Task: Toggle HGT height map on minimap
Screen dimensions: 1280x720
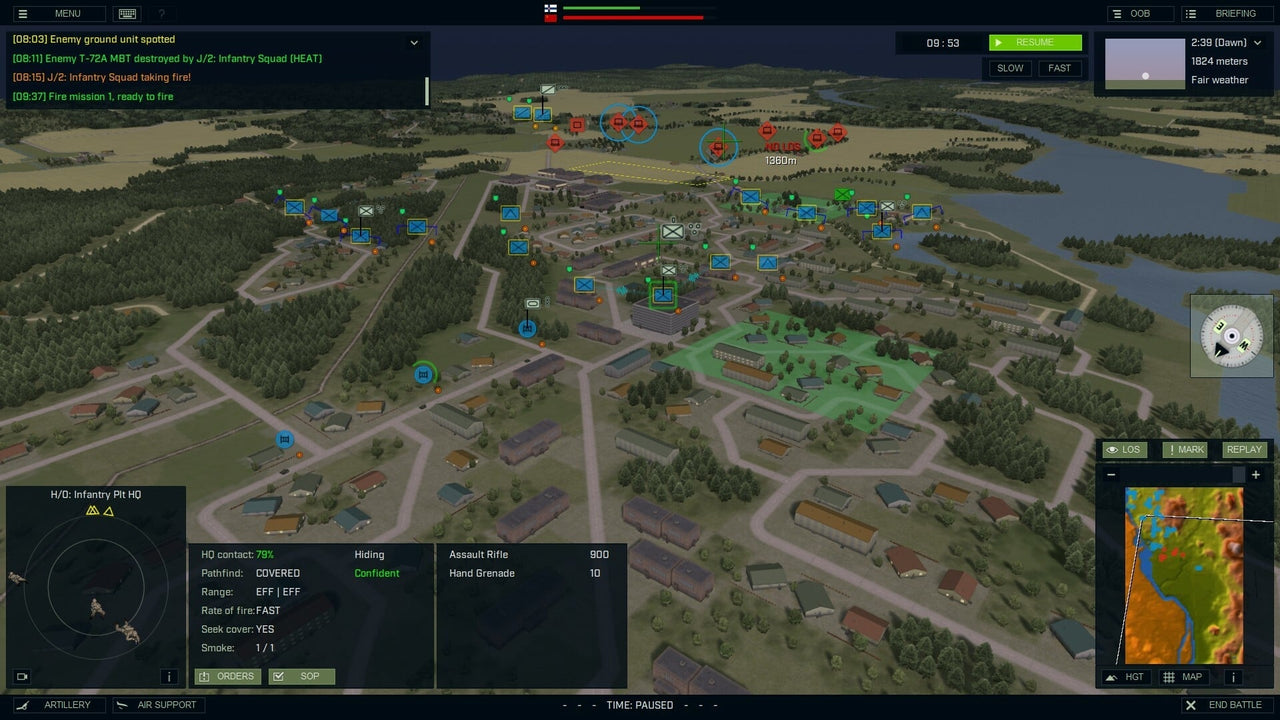Action: pos(1125,677)
